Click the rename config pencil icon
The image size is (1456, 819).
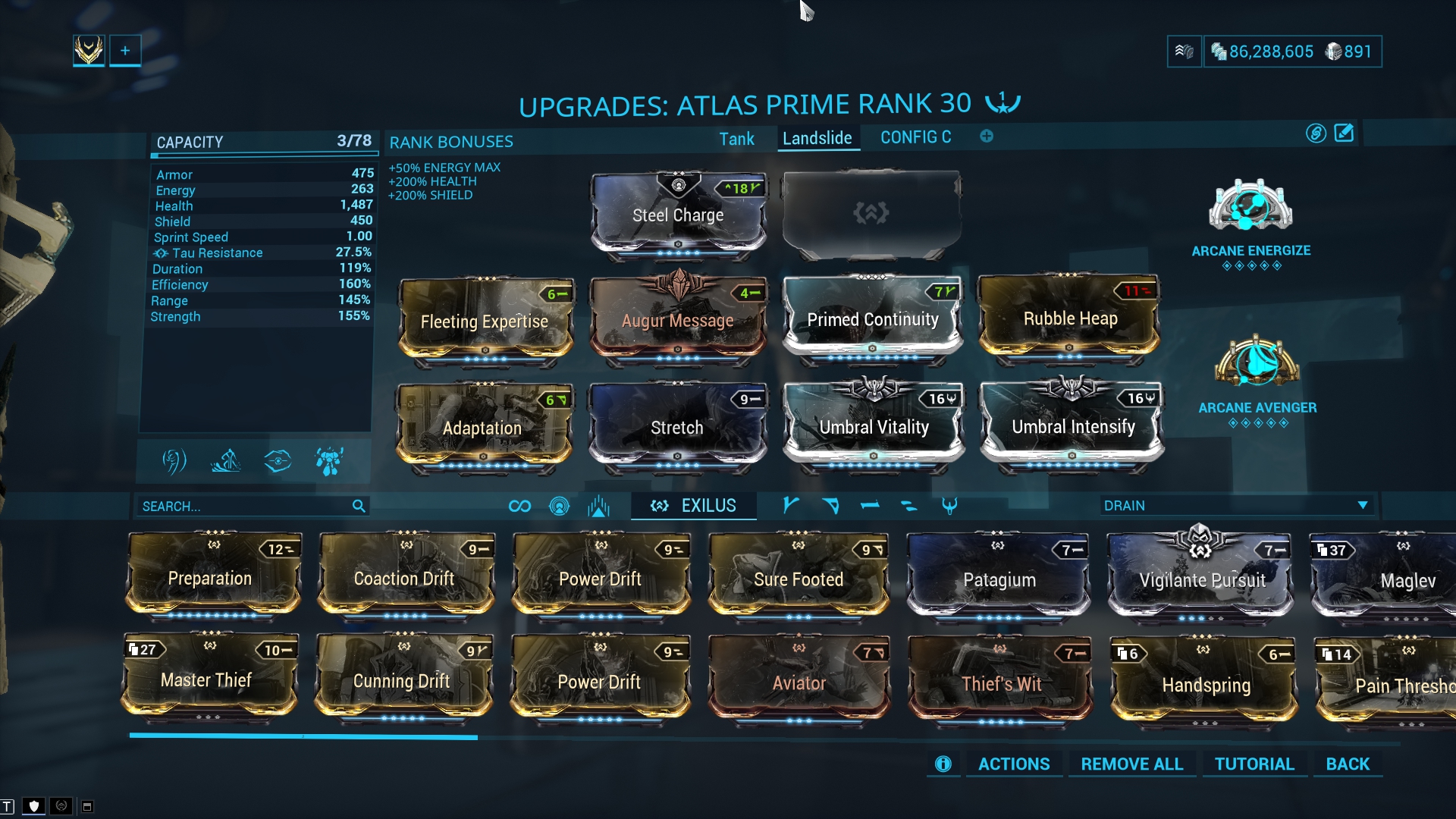1344,133
